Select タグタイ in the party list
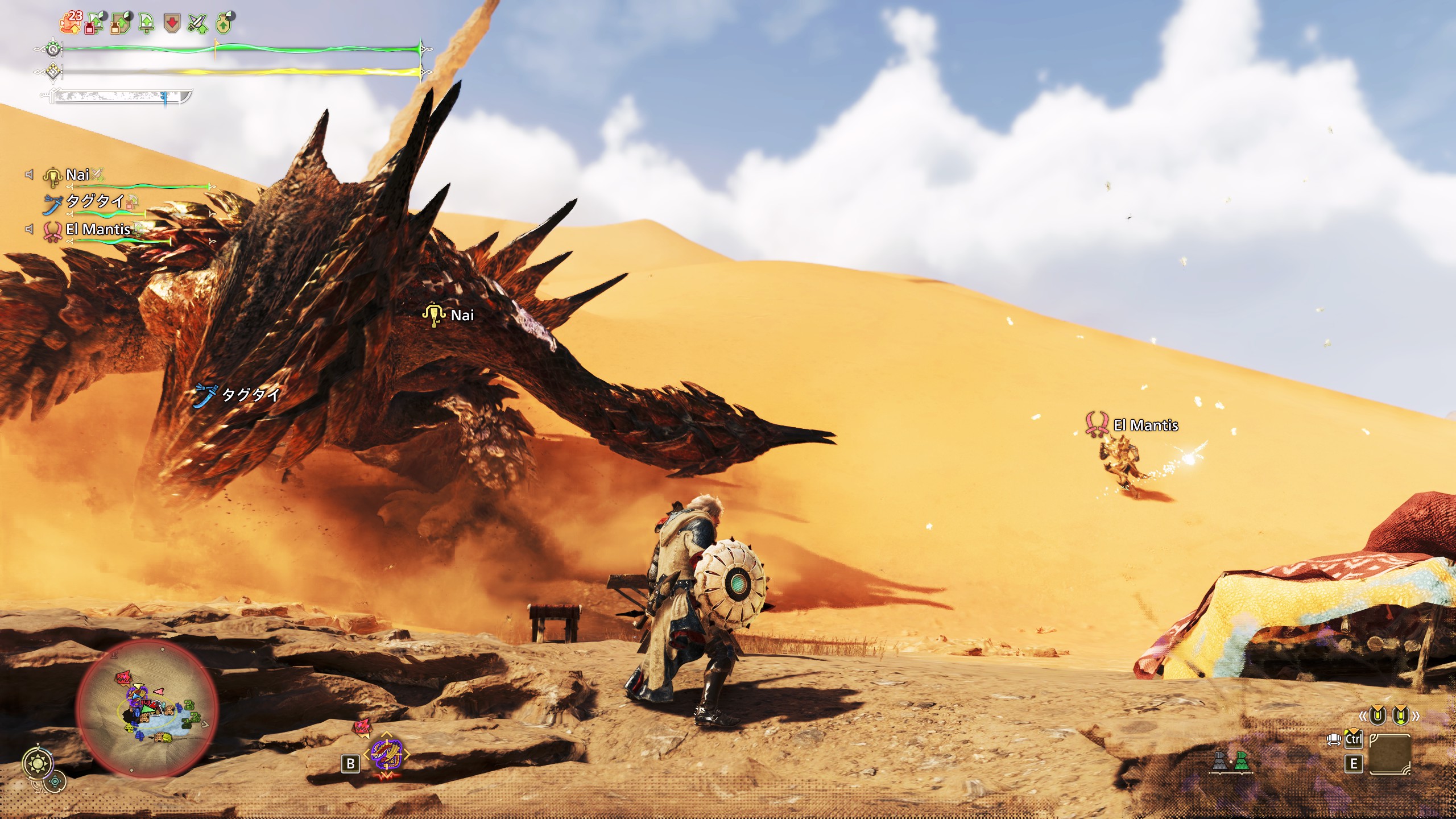 (x=95, y=201)
